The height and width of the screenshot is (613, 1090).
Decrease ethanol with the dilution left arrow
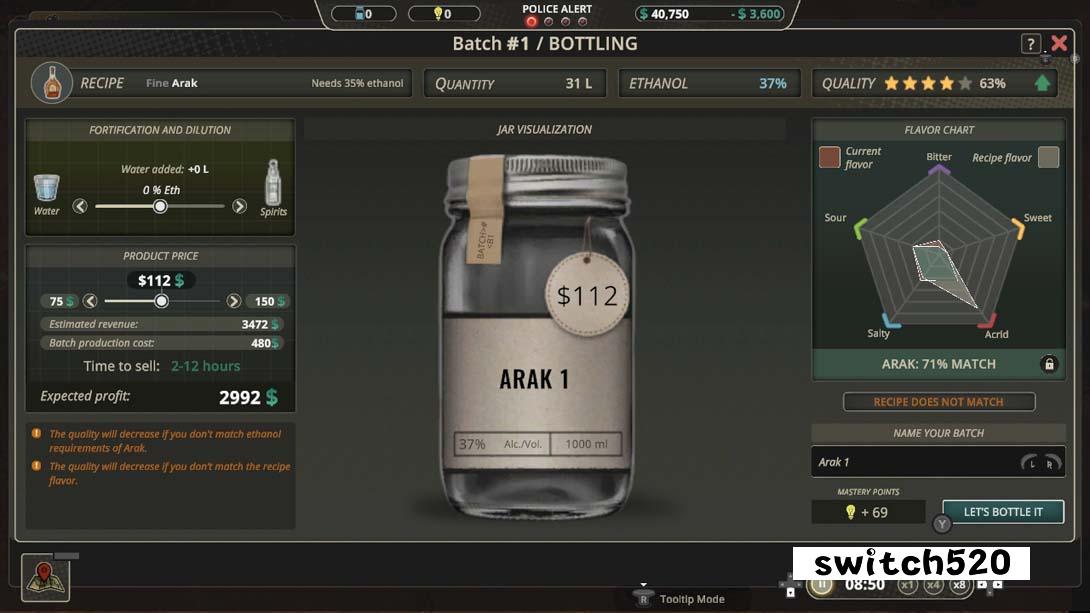pyautogui.click(x=80, y=206)
